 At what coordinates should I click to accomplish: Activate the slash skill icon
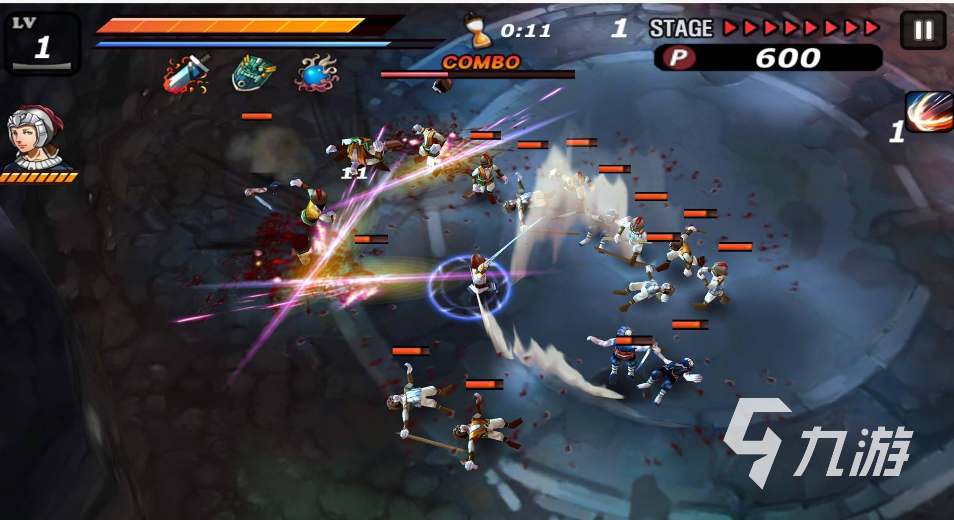click(929, 112)
